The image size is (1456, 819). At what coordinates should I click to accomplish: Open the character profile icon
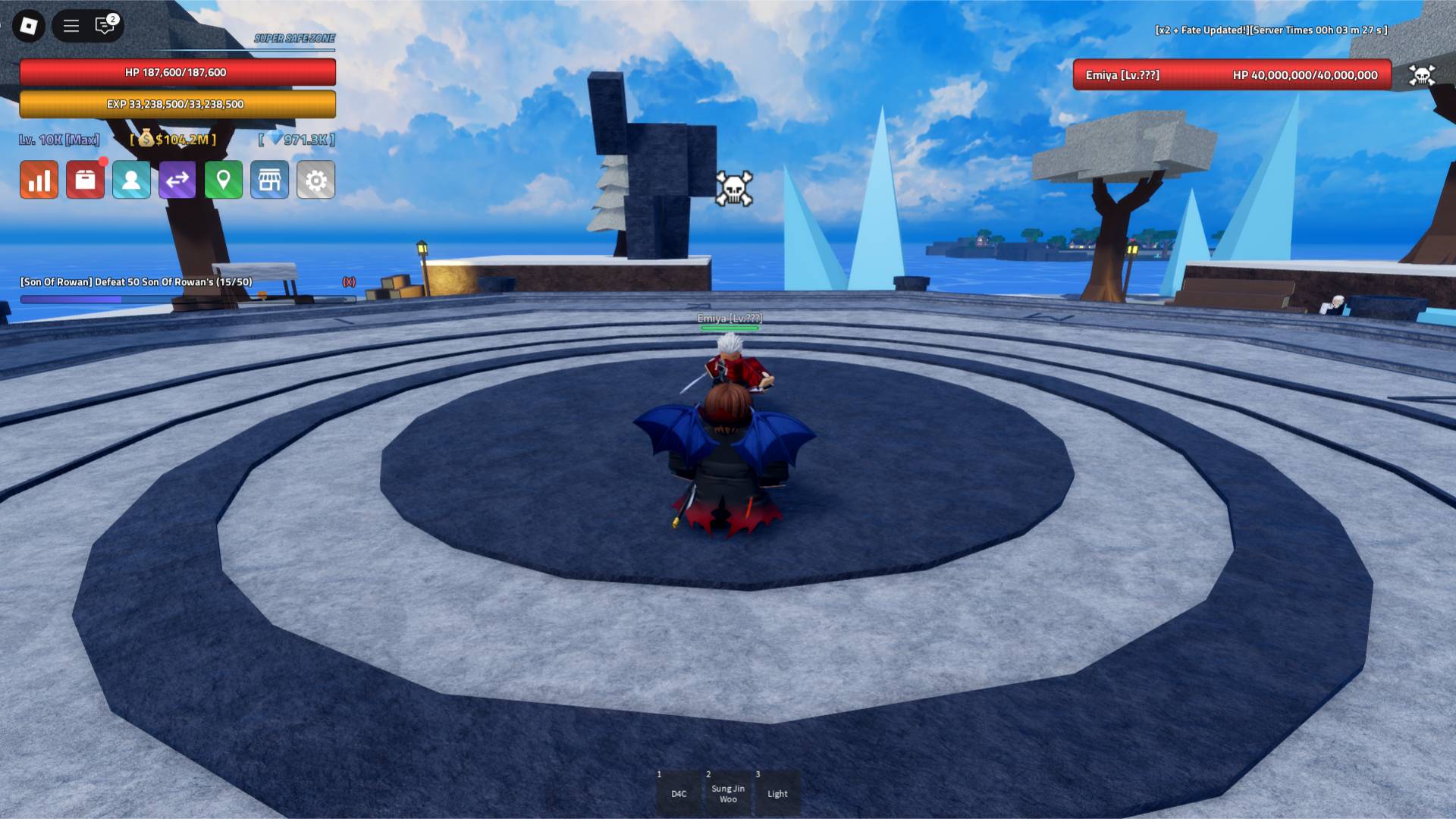coord(131,180)
